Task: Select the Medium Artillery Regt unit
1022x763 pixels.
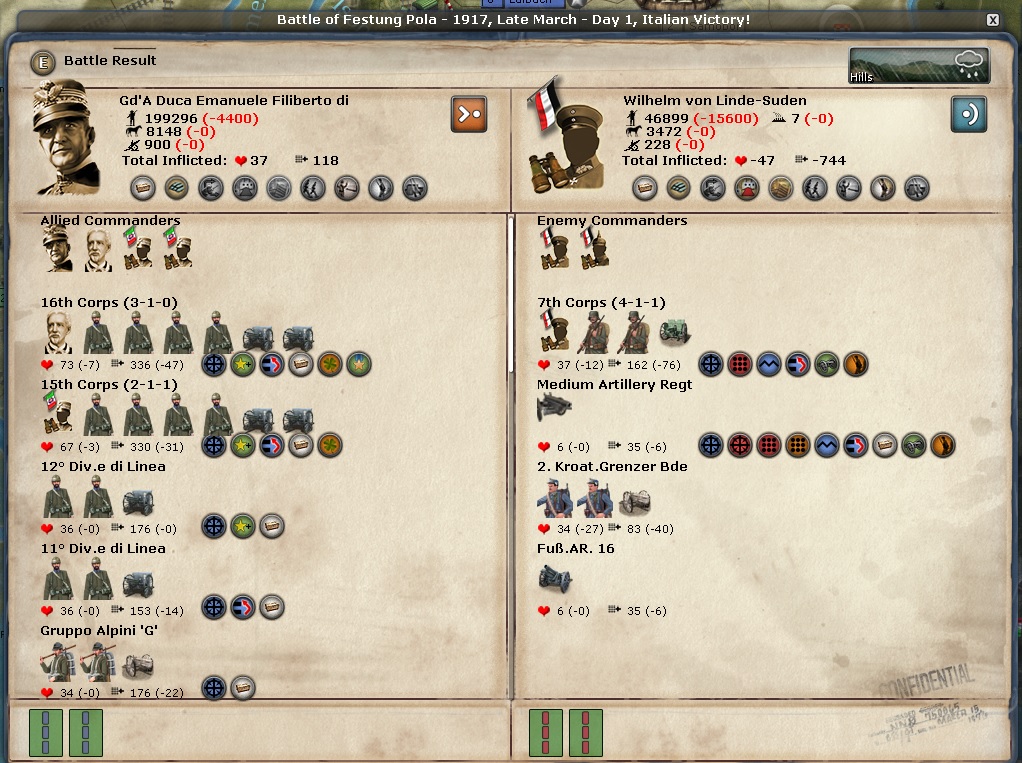Action: point(614,385)
